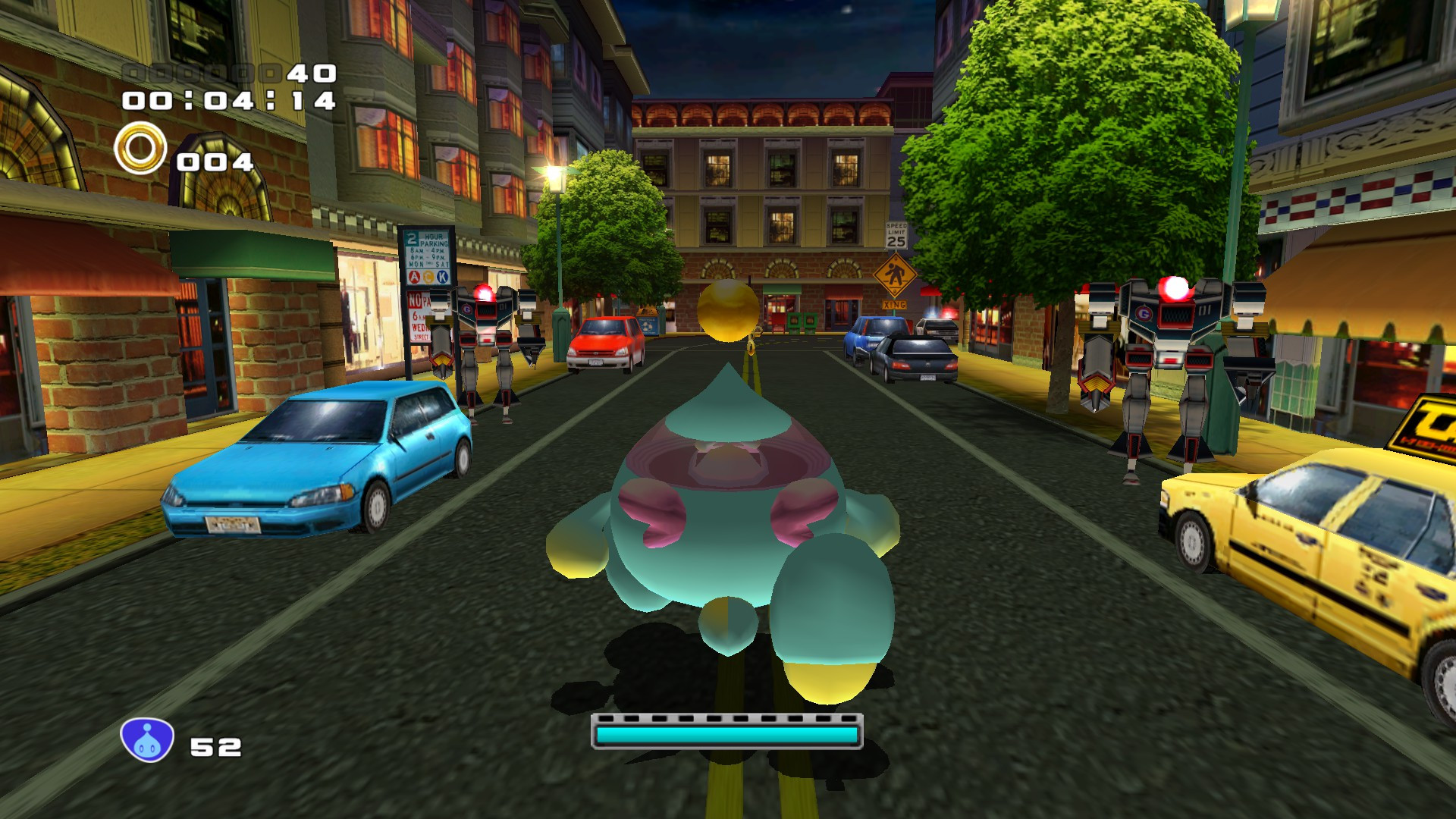Click the timer showing 00:04:14
The height and width of the screenshot is (819, 1456).
point(229,102)
